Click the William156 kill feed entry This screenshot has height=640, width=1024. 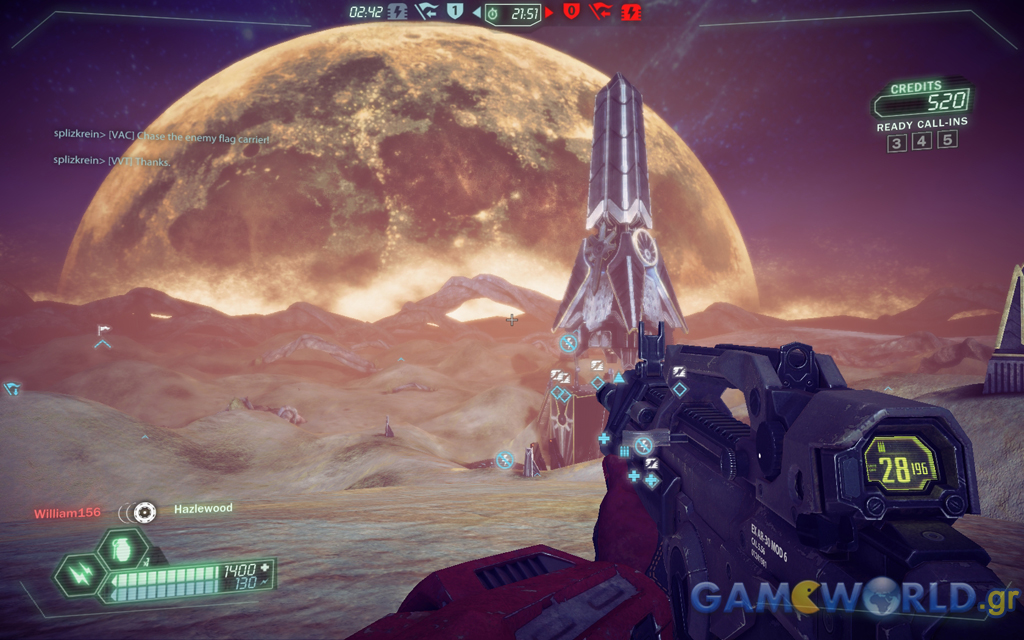[x=67, y=512]
